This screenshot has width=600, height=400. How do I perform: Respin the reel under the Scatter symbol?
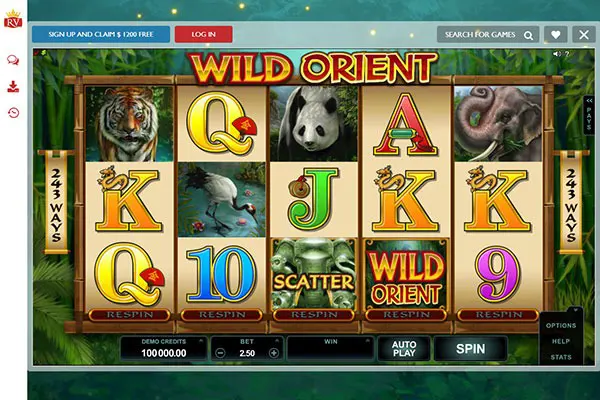tap(313, 314)
